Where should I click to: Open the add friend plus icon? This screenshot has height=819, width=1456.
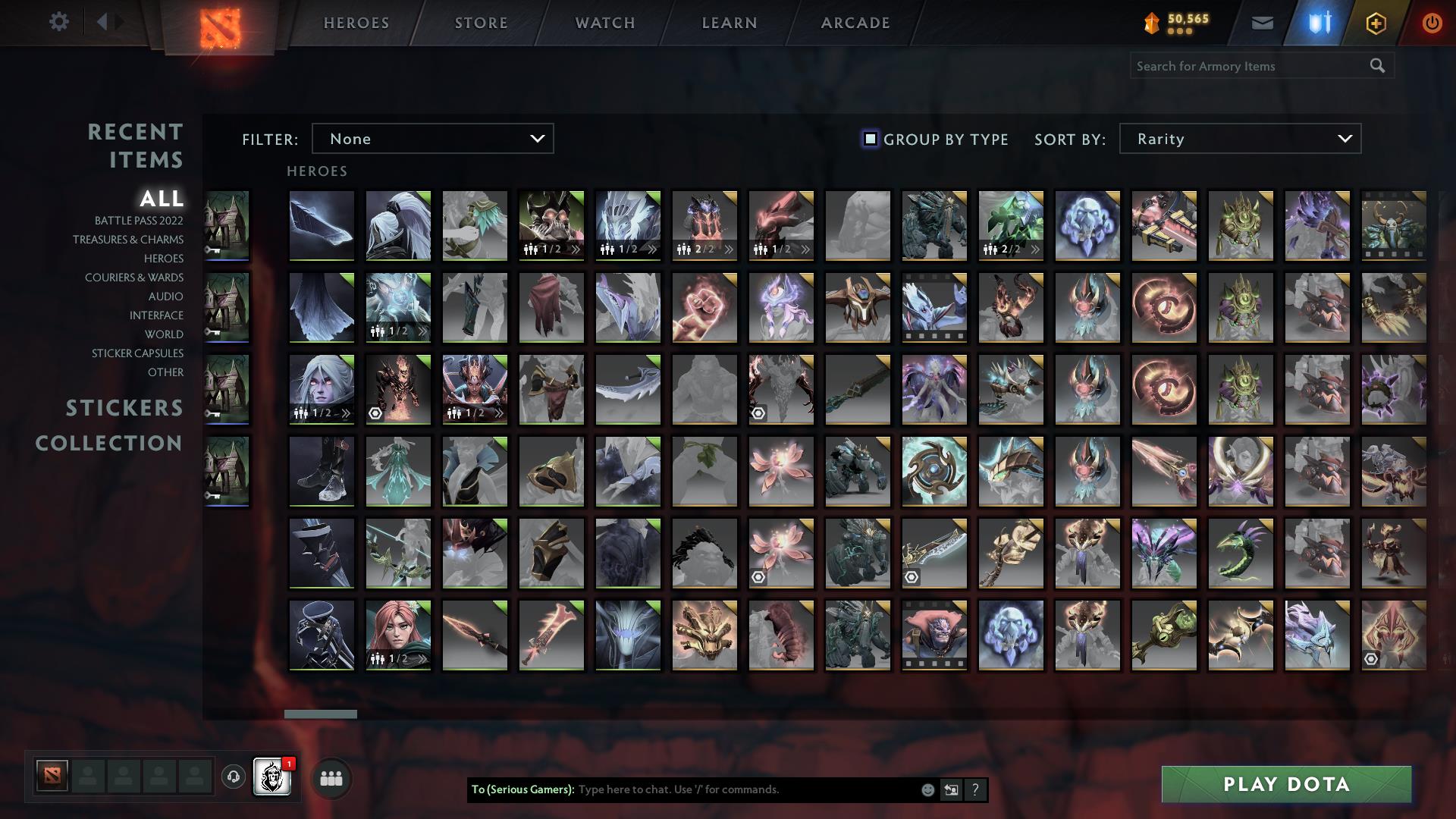[1376, 23]
